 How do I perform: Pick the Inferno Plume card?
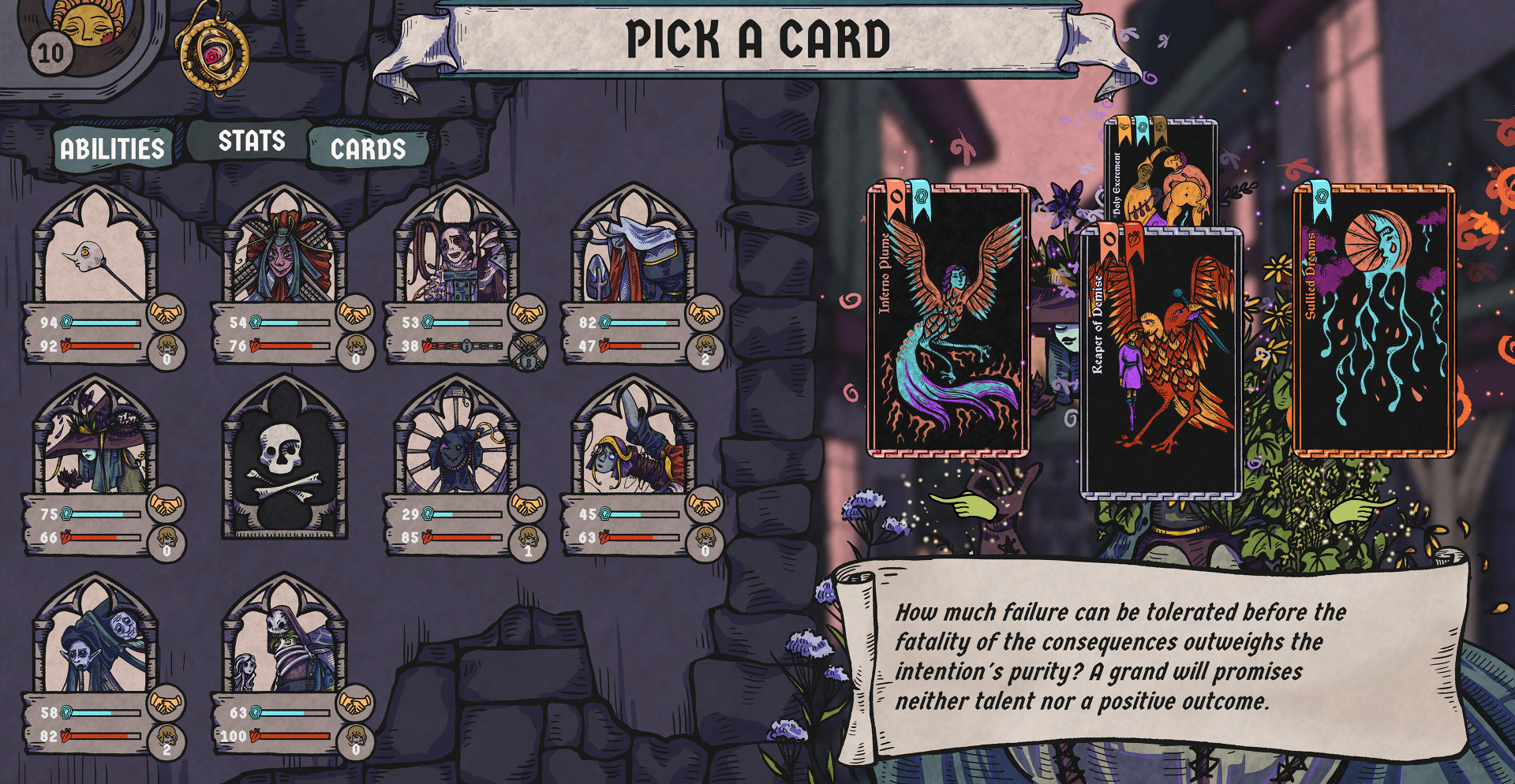948,321
